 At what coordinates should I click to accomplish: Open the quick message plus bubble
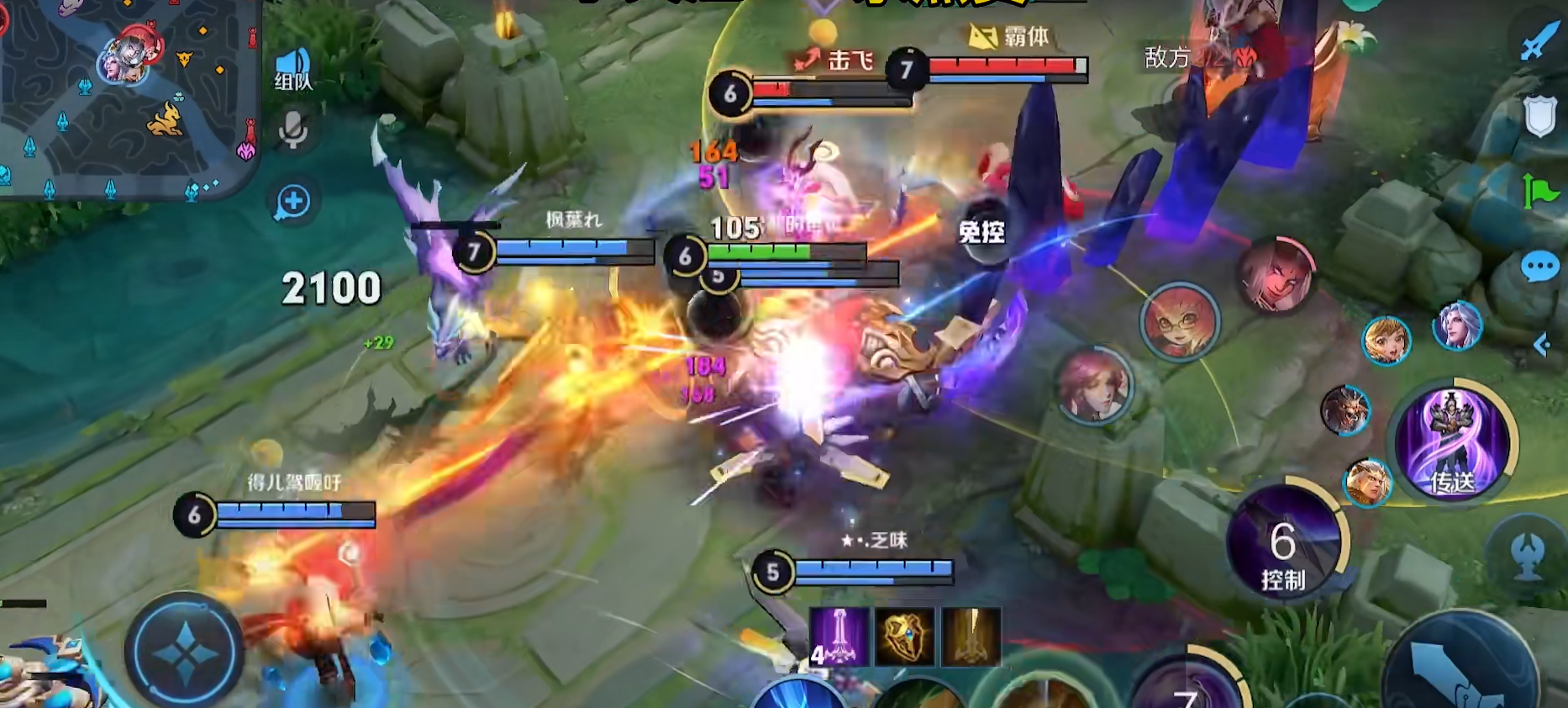click(293, 202)
